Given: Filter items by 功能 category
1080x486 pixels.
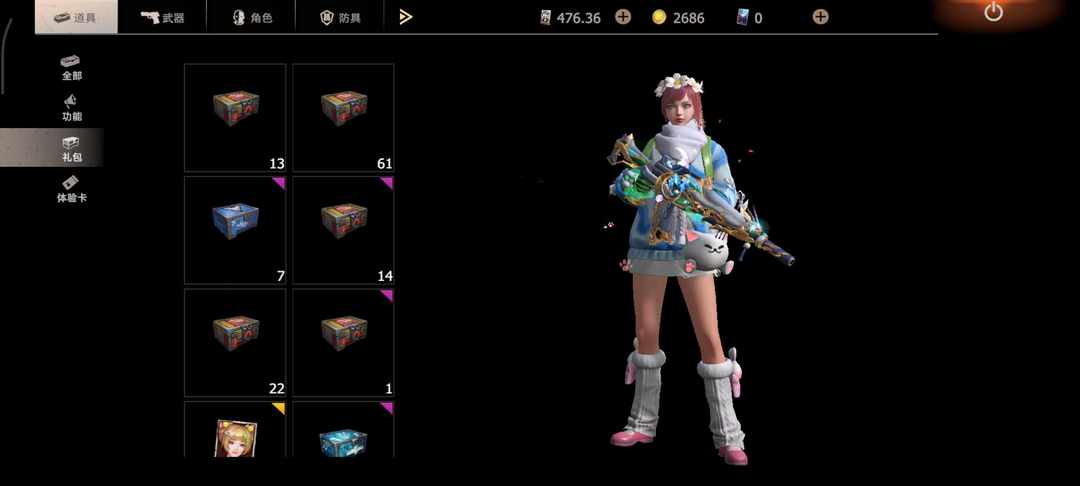Looking at the screenshot, I should (x=71, y=108).
